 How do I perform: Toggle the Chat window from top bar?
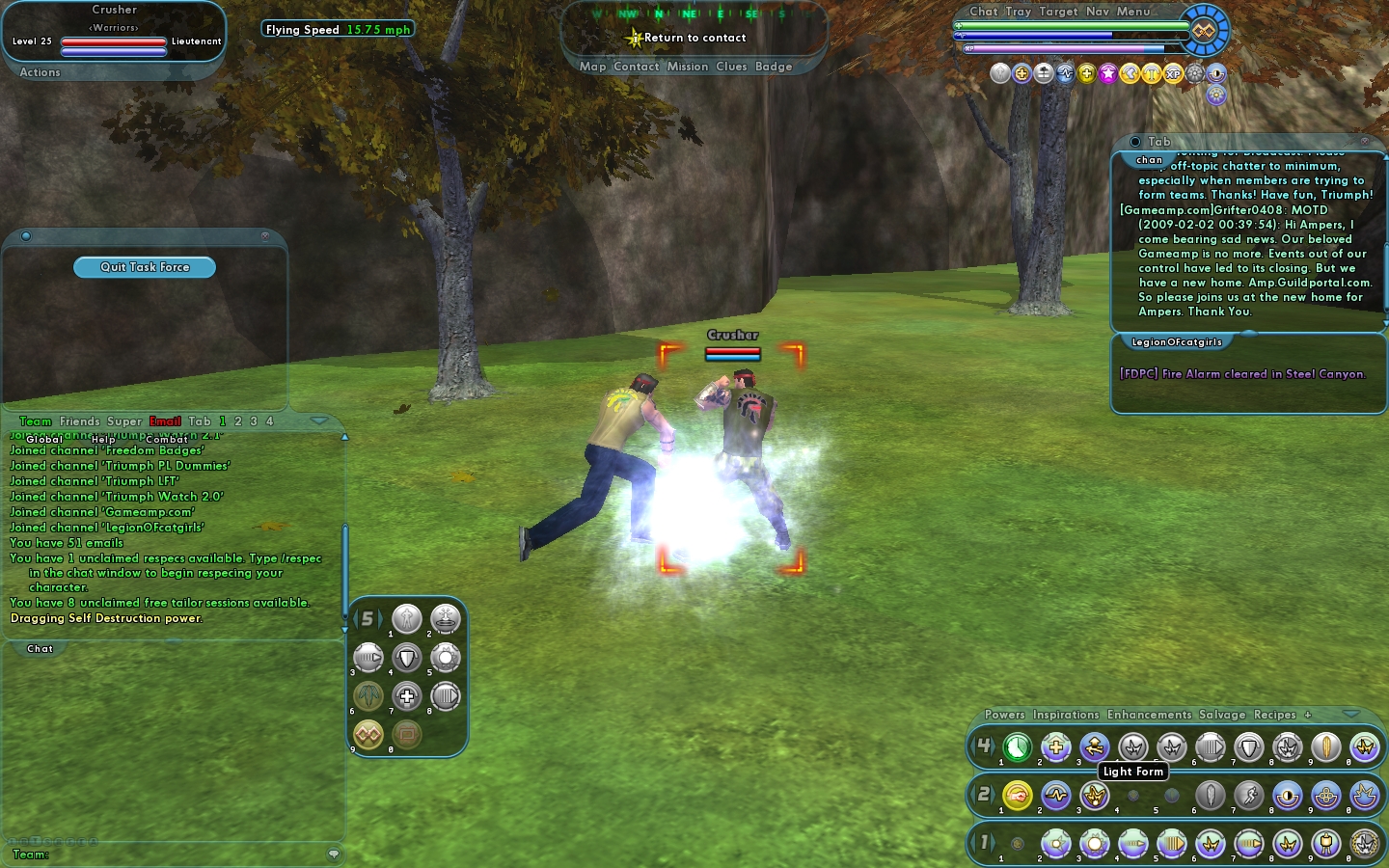983,12
